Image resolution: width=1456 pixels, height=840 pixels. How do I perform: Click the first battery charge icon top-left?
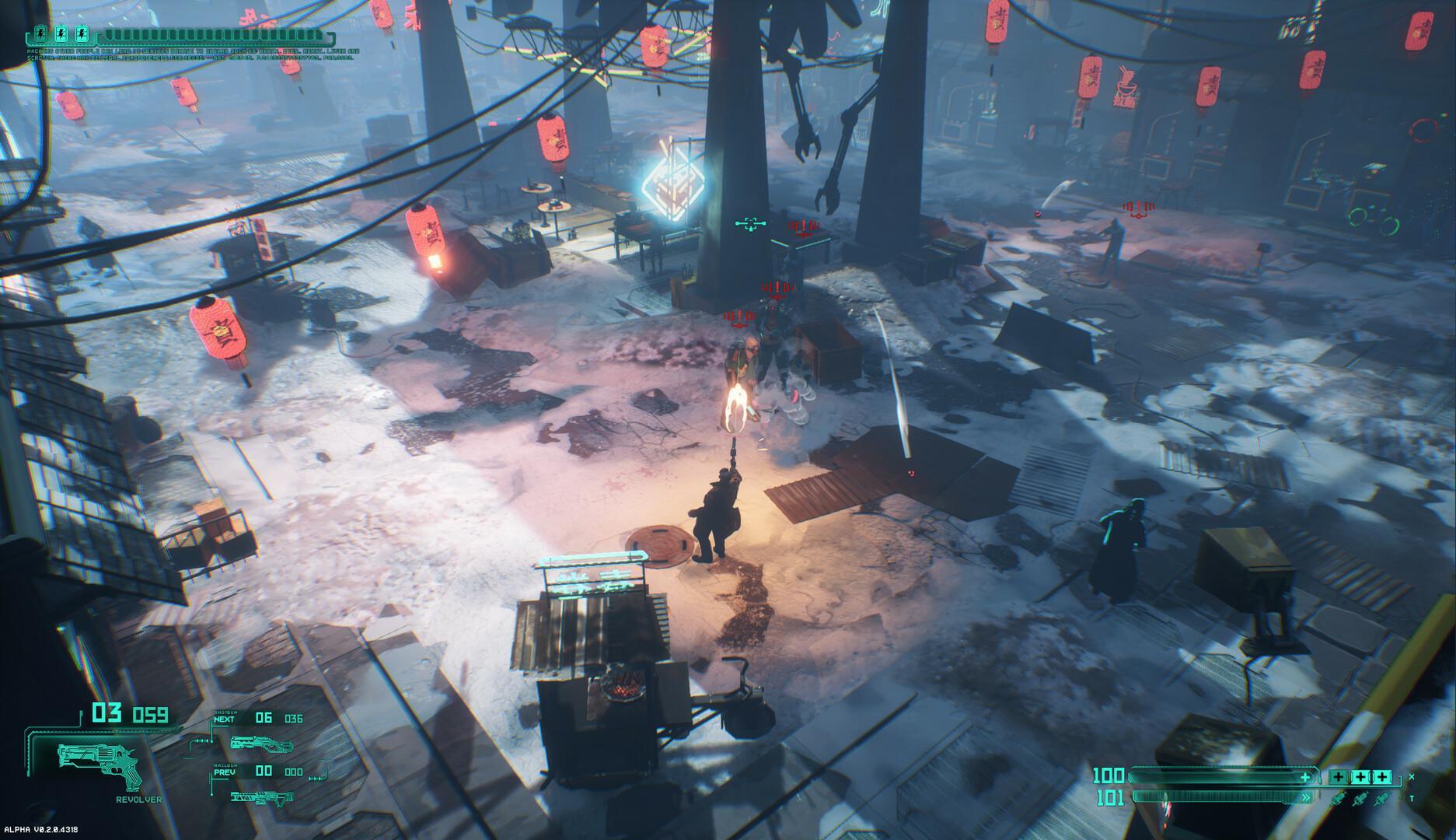(x=40, y=34)
